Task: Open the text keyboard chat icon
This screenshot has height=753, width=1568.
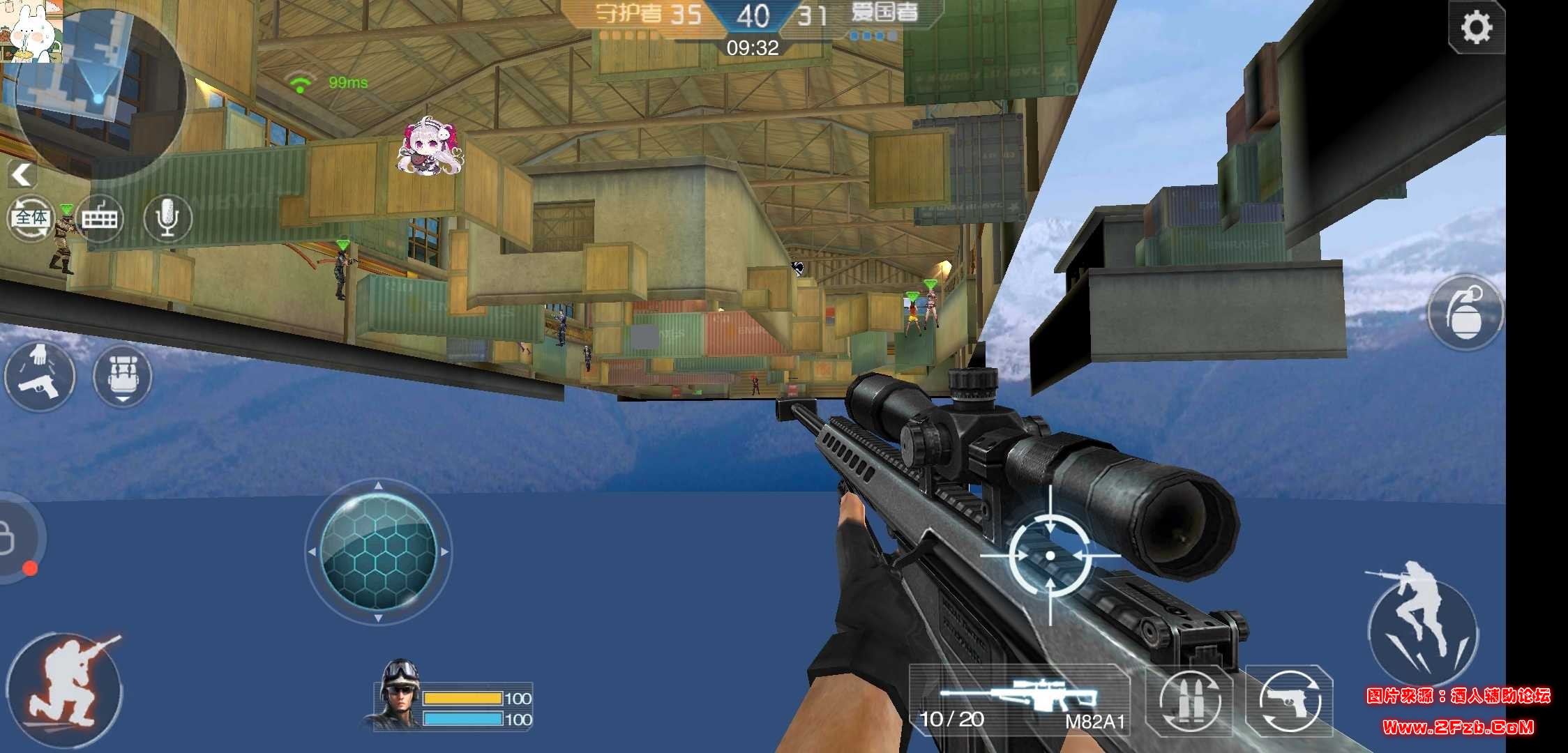Action: click(101, 218)
